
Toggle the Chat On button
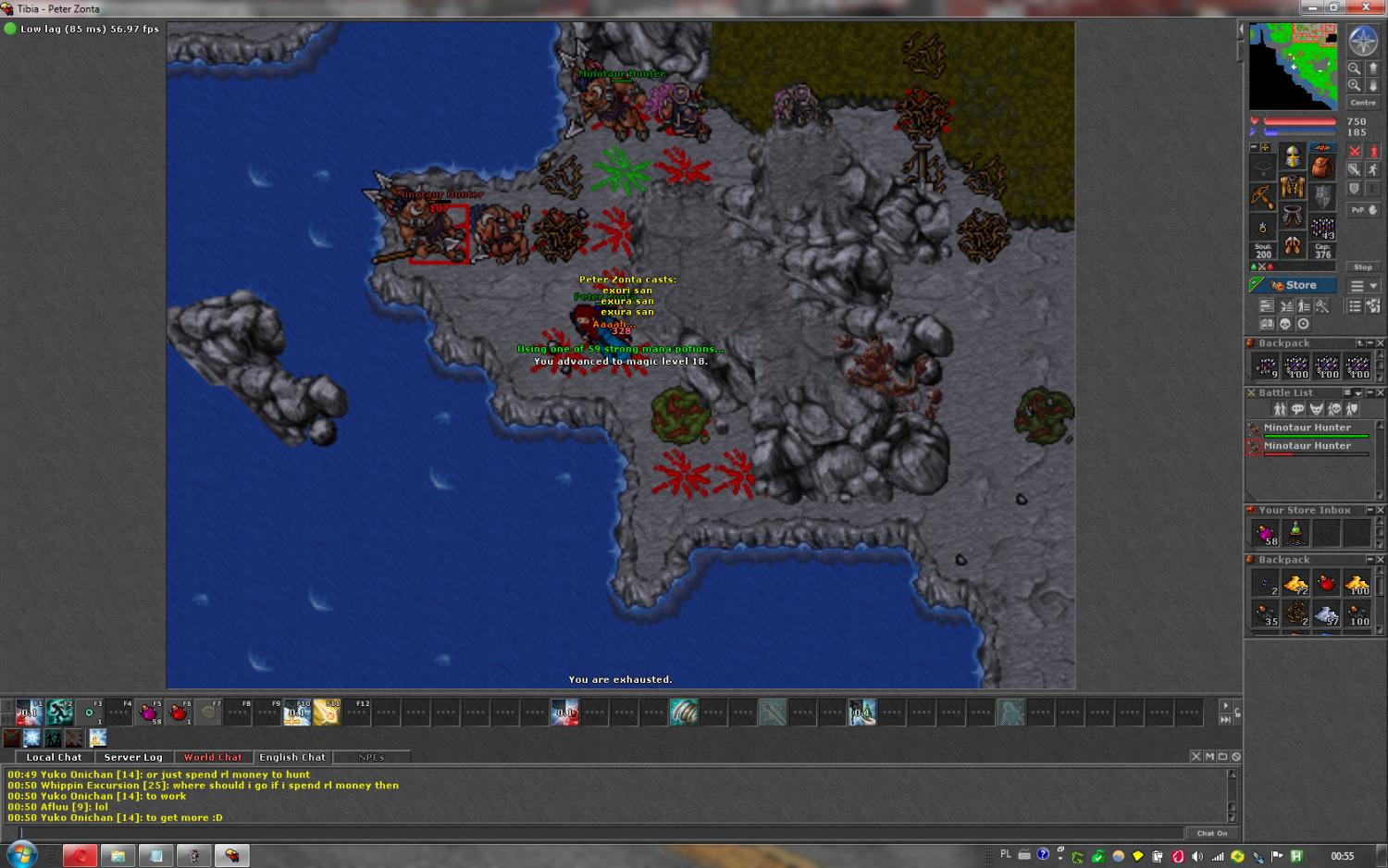coord(1212,833)
